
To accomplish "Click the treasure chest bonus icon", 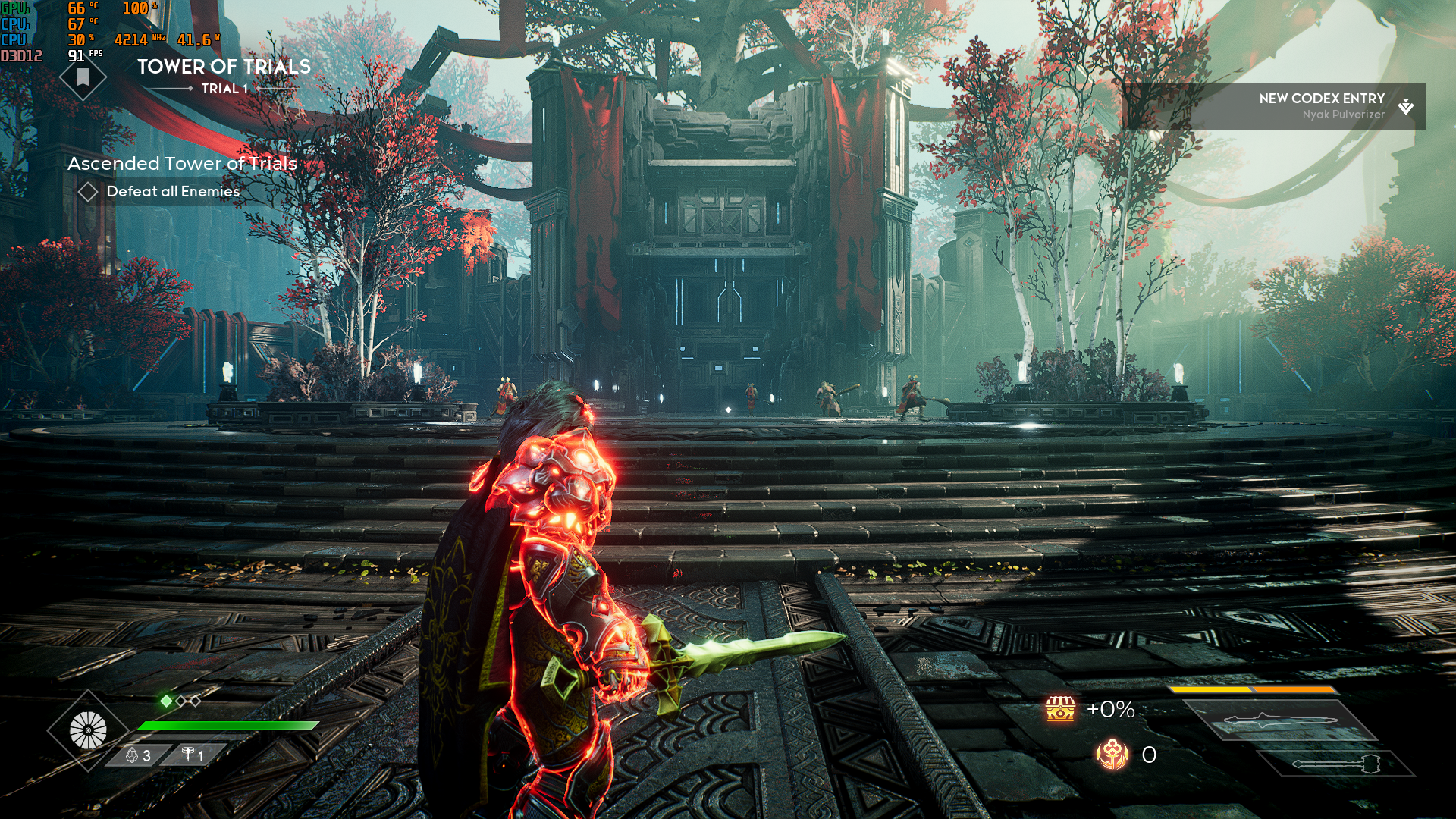I will coord(1060,709).
